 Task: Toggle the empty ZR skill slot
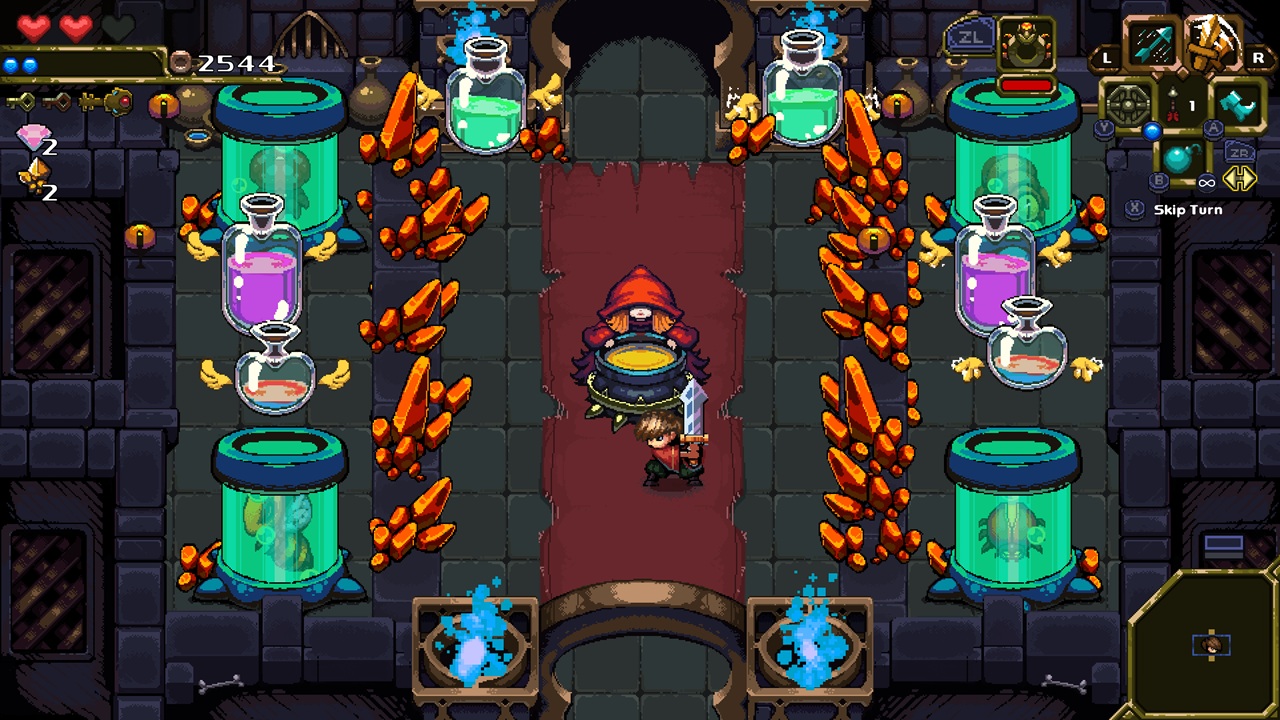click(1240, 152)
